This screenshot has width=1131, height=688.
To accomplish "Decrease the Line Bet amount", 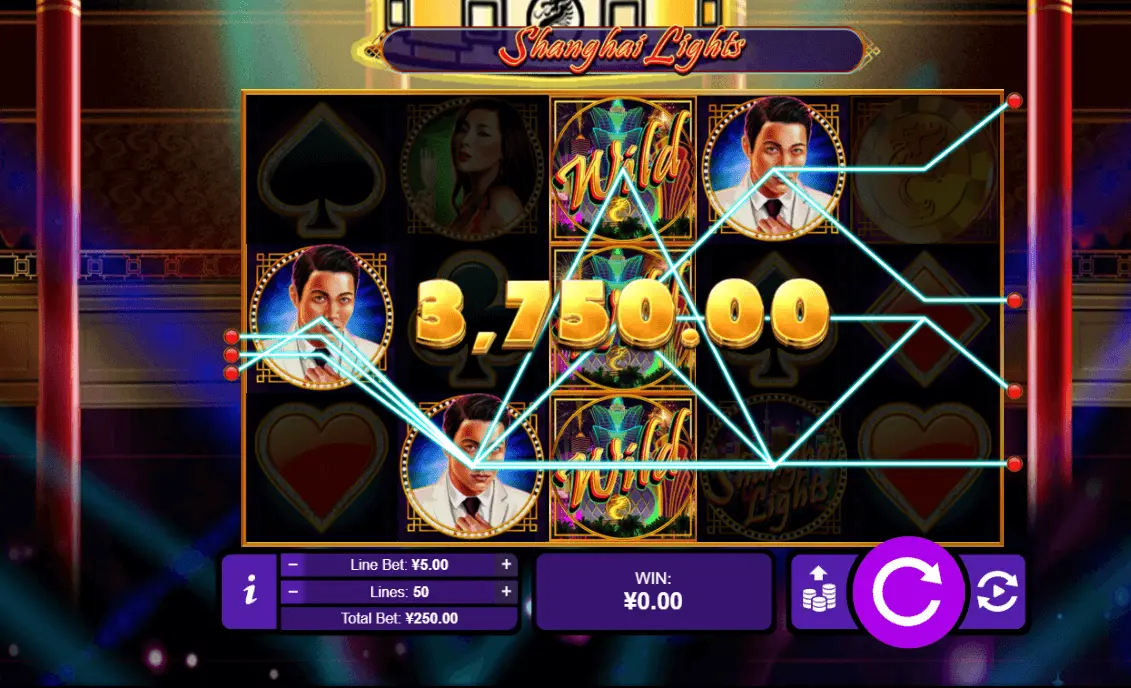I will coord(293,564).
